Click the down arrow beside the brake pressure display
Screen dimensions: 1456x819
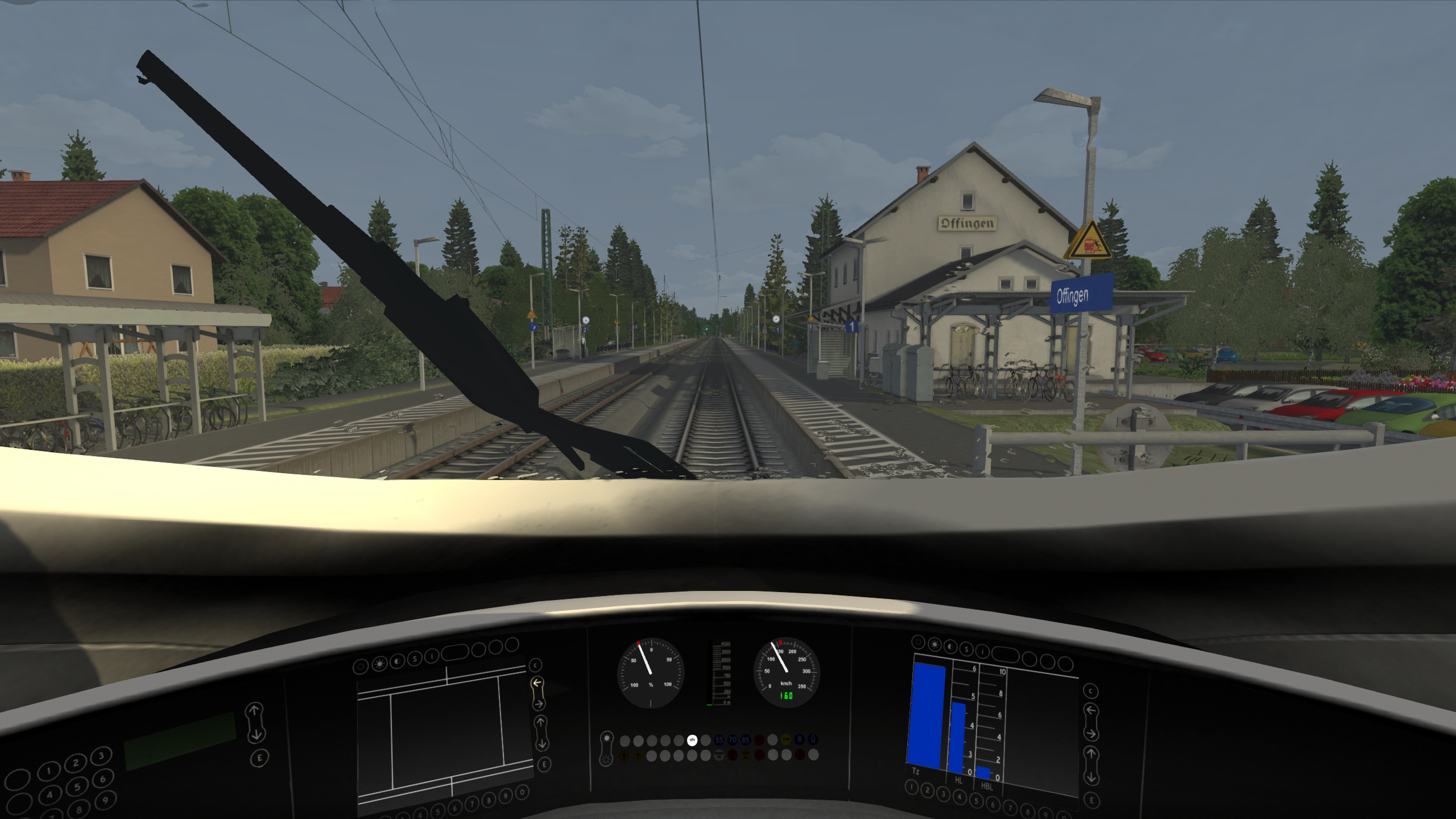click(x=1091, y=777)
